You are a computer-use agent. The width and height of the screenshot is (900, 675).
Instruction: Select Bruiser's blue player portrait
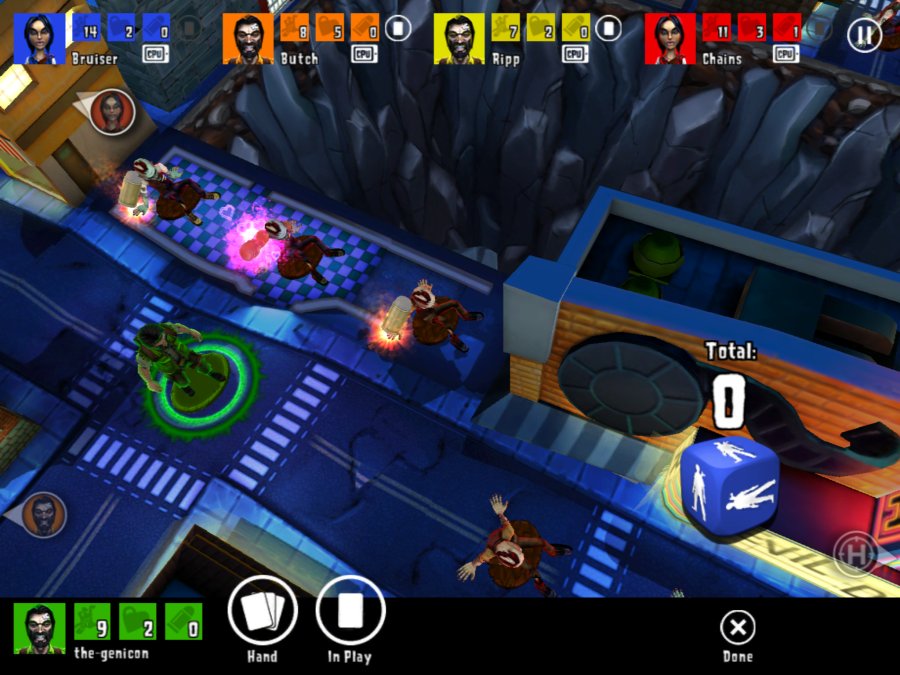tap(39, 39)
